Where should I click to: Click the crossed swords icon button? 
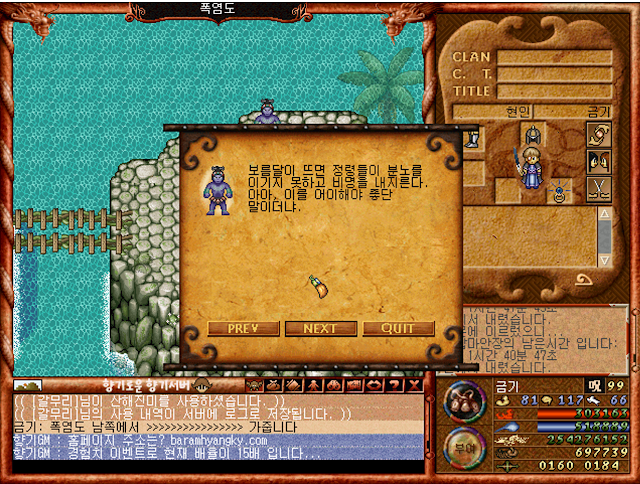[599, 188]
